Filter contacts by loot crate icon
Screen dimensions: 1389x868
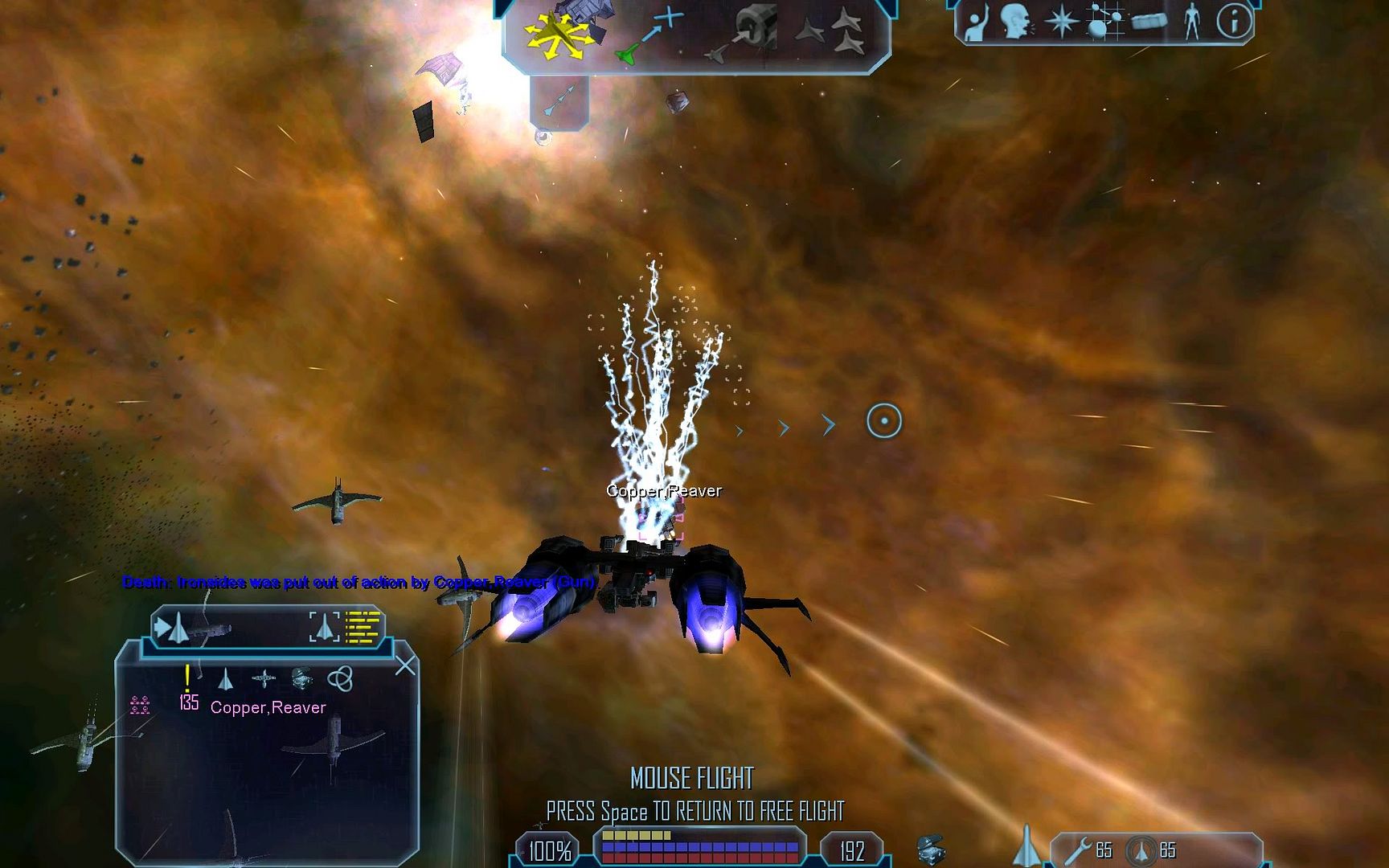[301, 680]
